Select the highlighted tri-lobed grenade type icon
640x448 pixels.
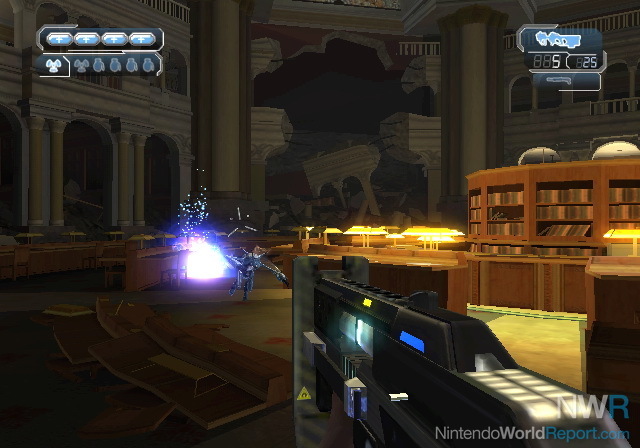(55, 63)
